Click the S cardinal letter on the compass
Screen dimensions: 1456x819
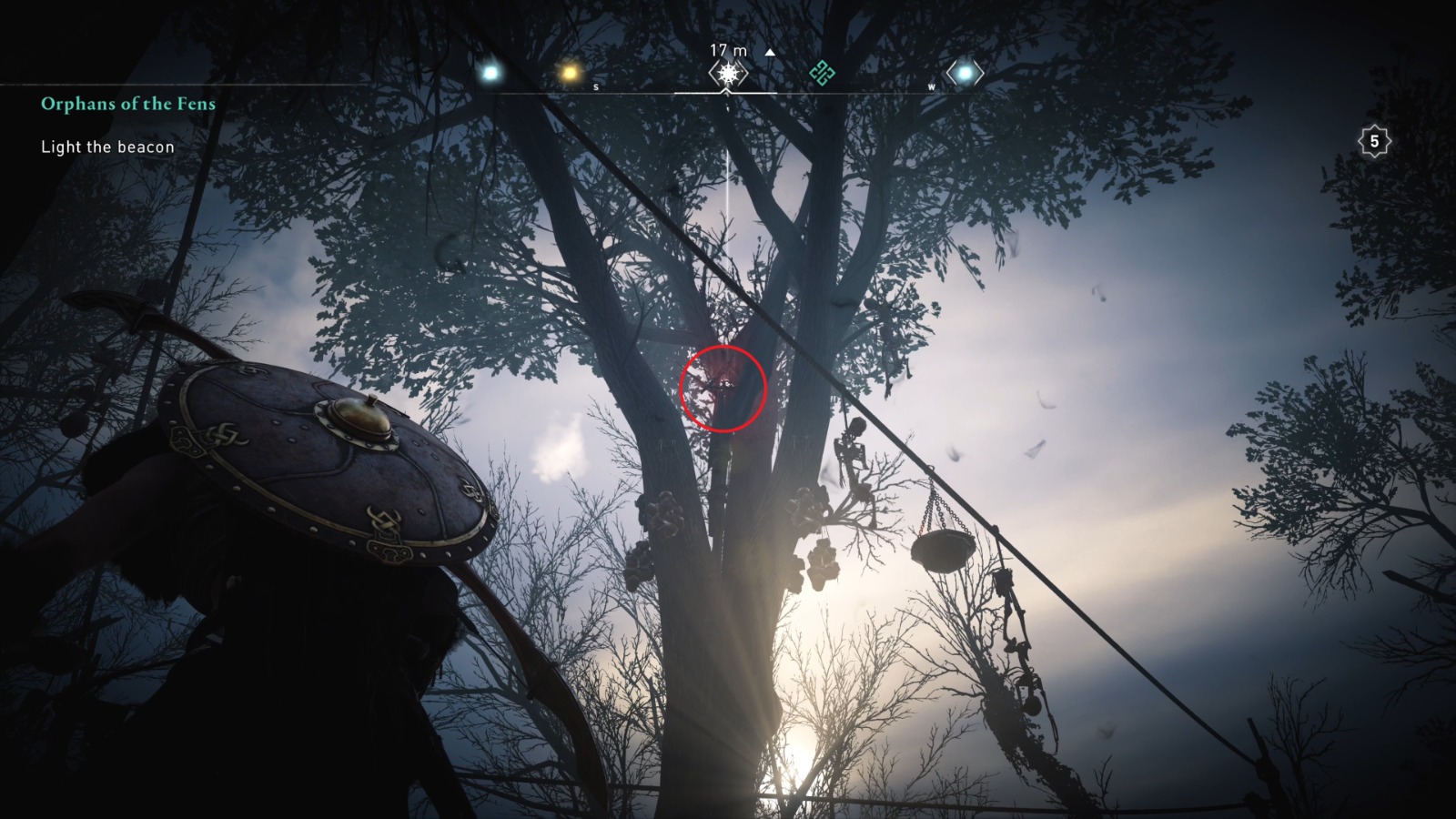[596, 86]
